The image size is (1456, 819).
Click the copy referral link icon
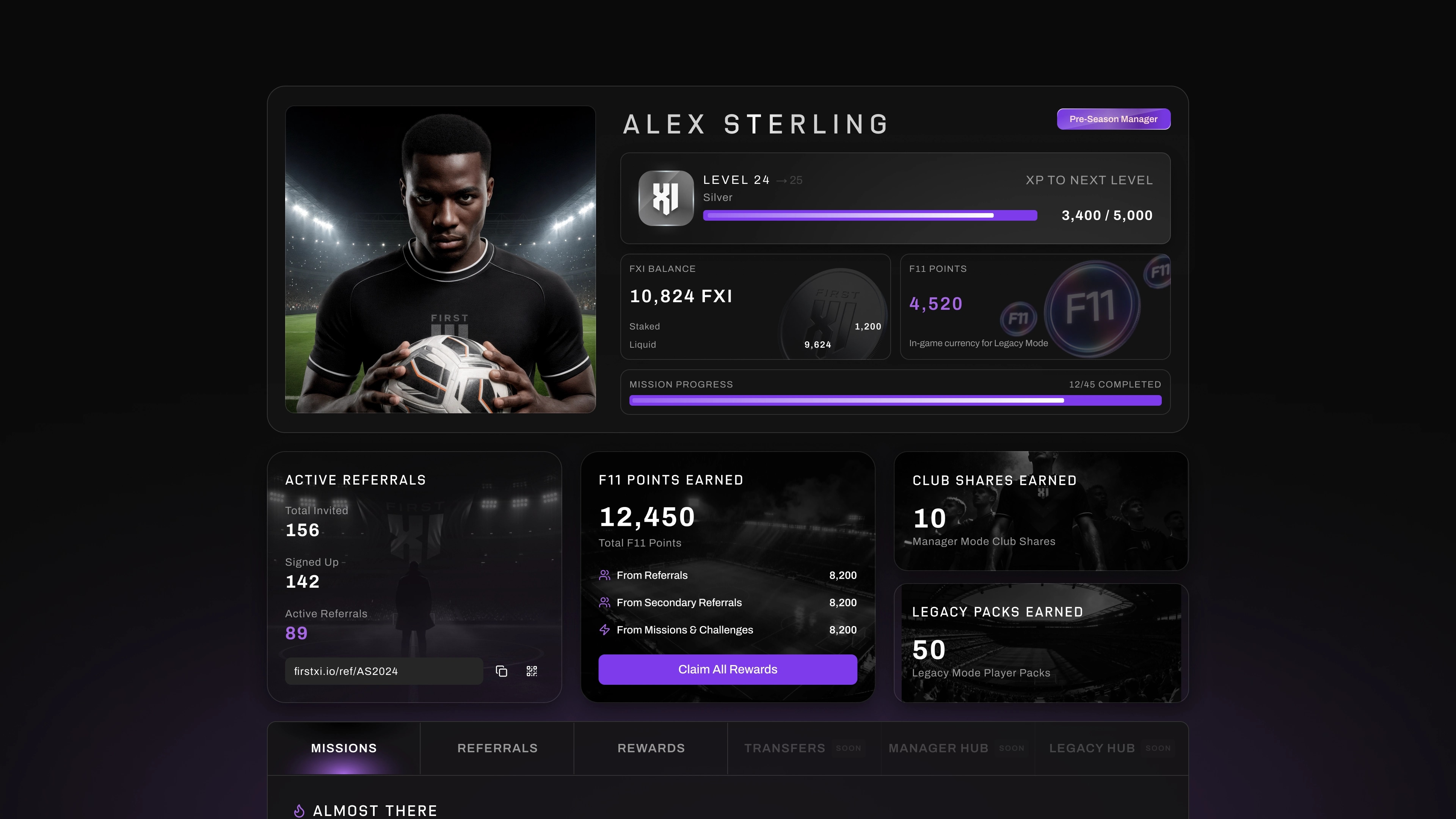[502, 671]
